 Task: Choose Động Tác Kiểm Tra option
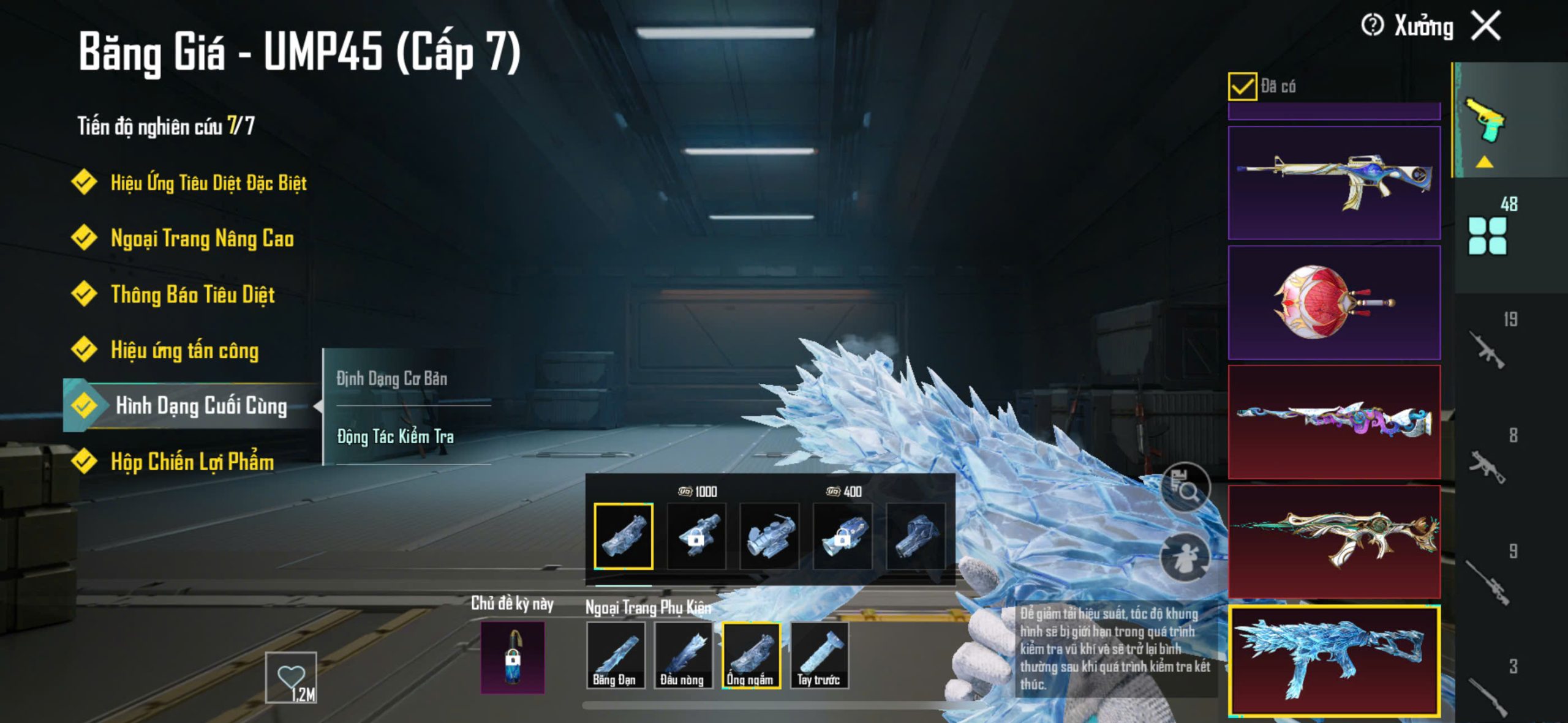pos(396,436)
